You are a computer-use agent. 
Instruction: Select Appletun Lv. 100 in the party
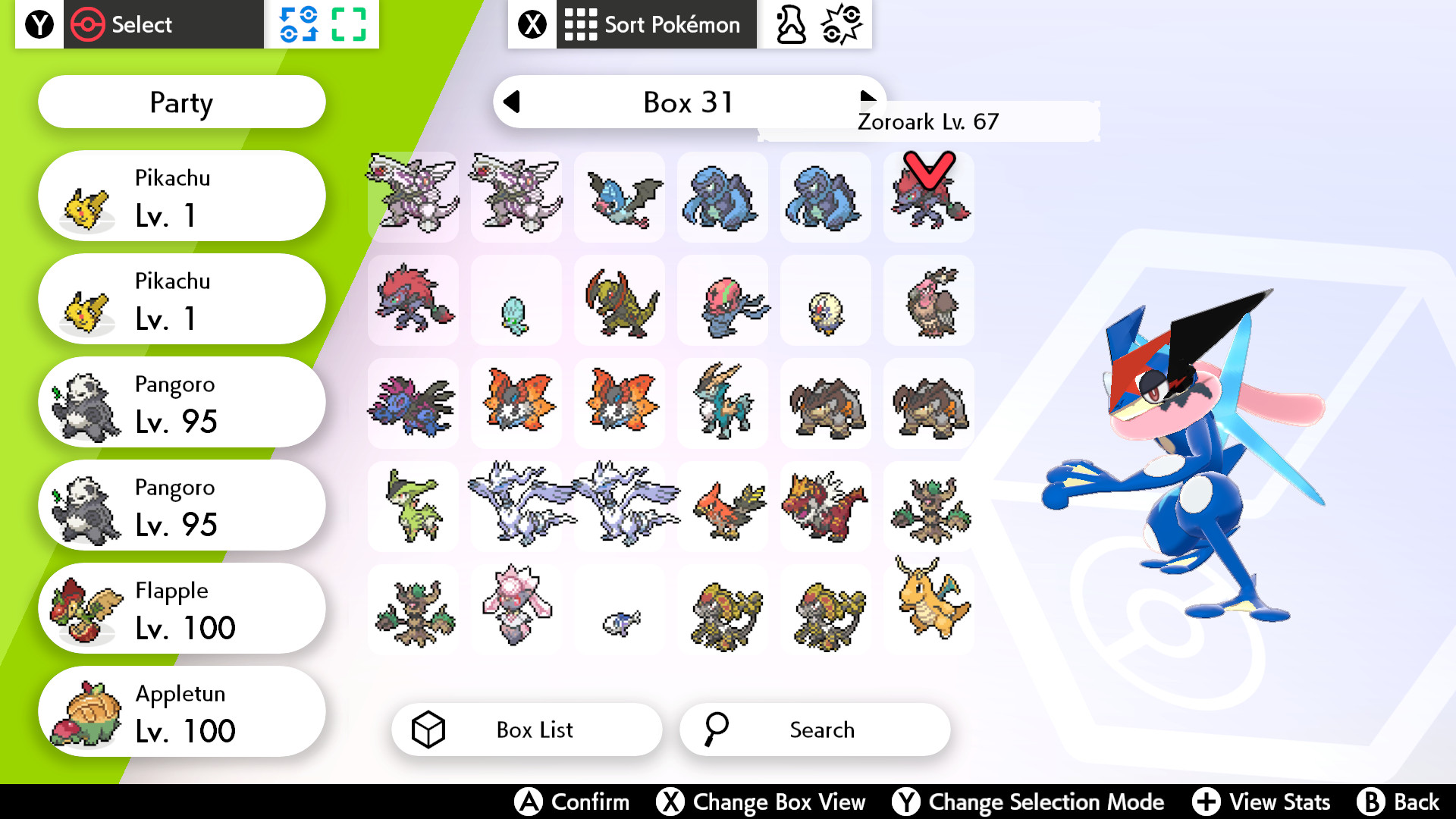click(x=180, y=711)
